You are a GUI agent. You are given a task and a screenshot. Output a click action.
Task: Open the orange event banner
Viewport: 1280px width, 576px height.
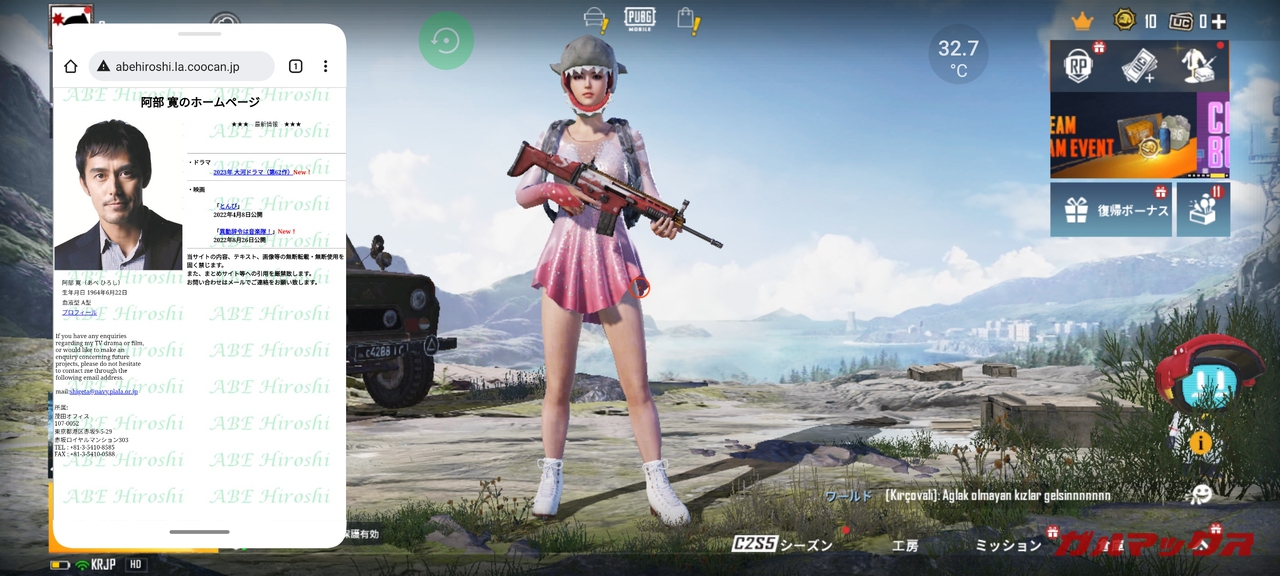pyautogui.click(x=1123, y=135)
